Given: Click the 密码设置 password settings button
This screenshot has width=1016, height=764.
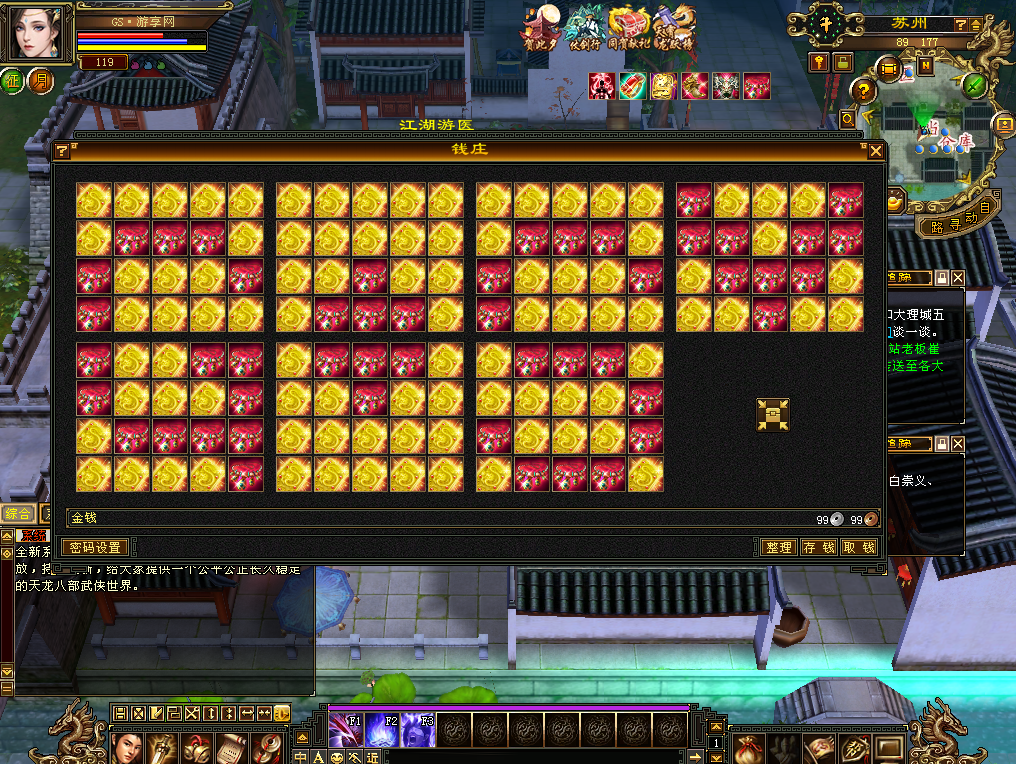Looking at the screenshot, I should [x=96, y=547].
